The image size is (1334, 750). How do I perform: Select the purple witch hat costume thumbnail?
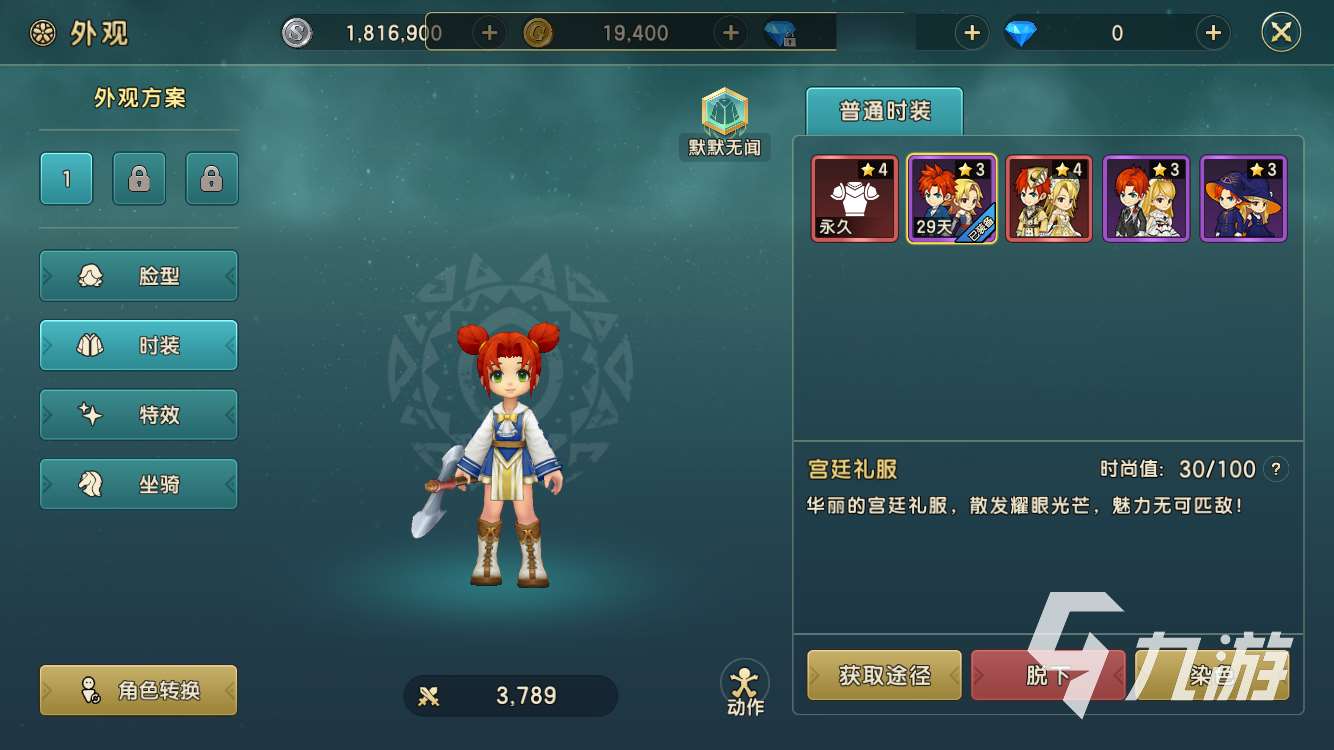[x=1243, y=197]
